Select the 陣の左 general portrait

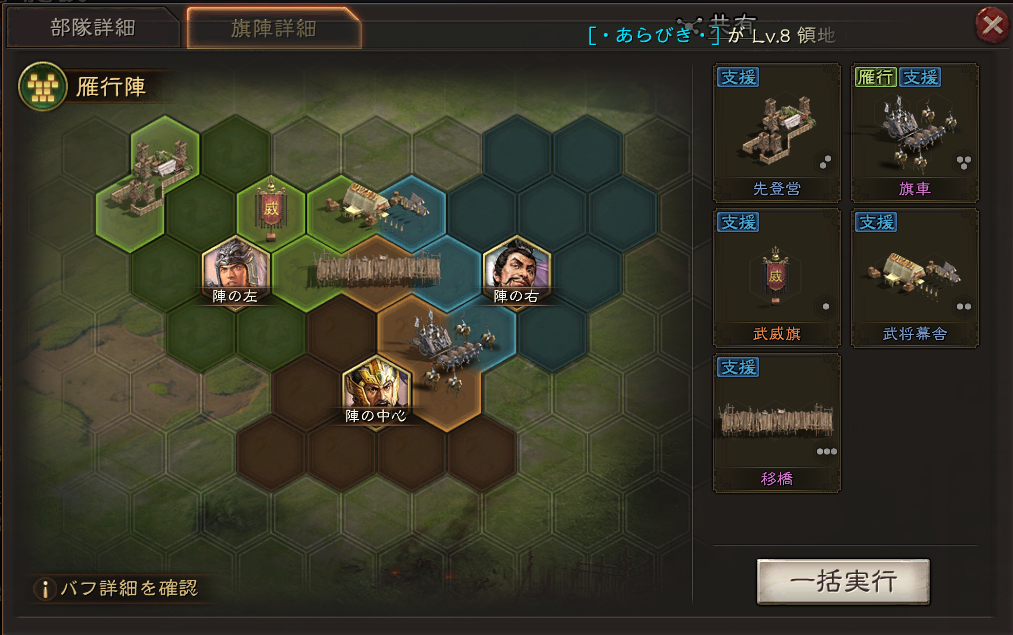click(x=236, y=269)
